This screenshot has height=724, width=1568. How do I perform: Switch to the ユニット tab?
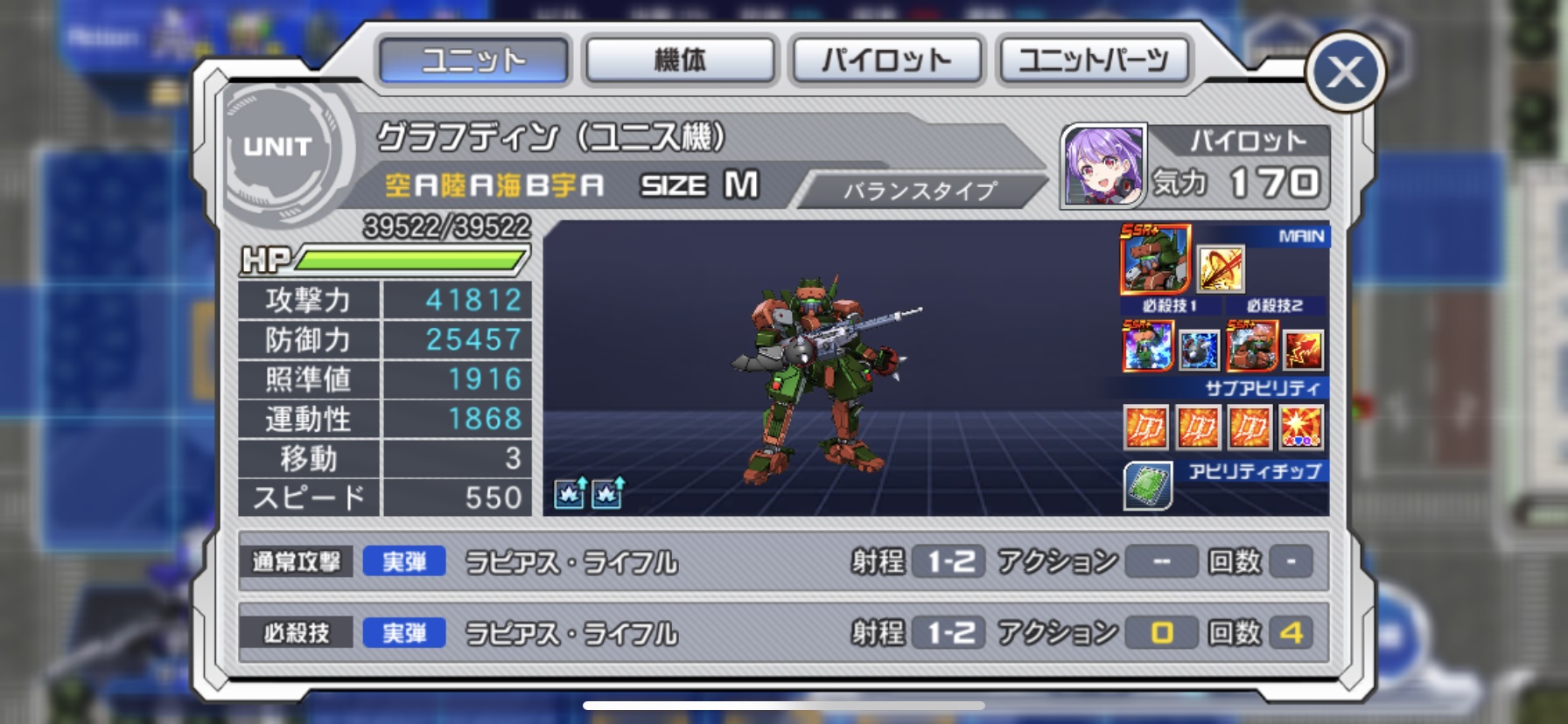click(x=473, y=60)
